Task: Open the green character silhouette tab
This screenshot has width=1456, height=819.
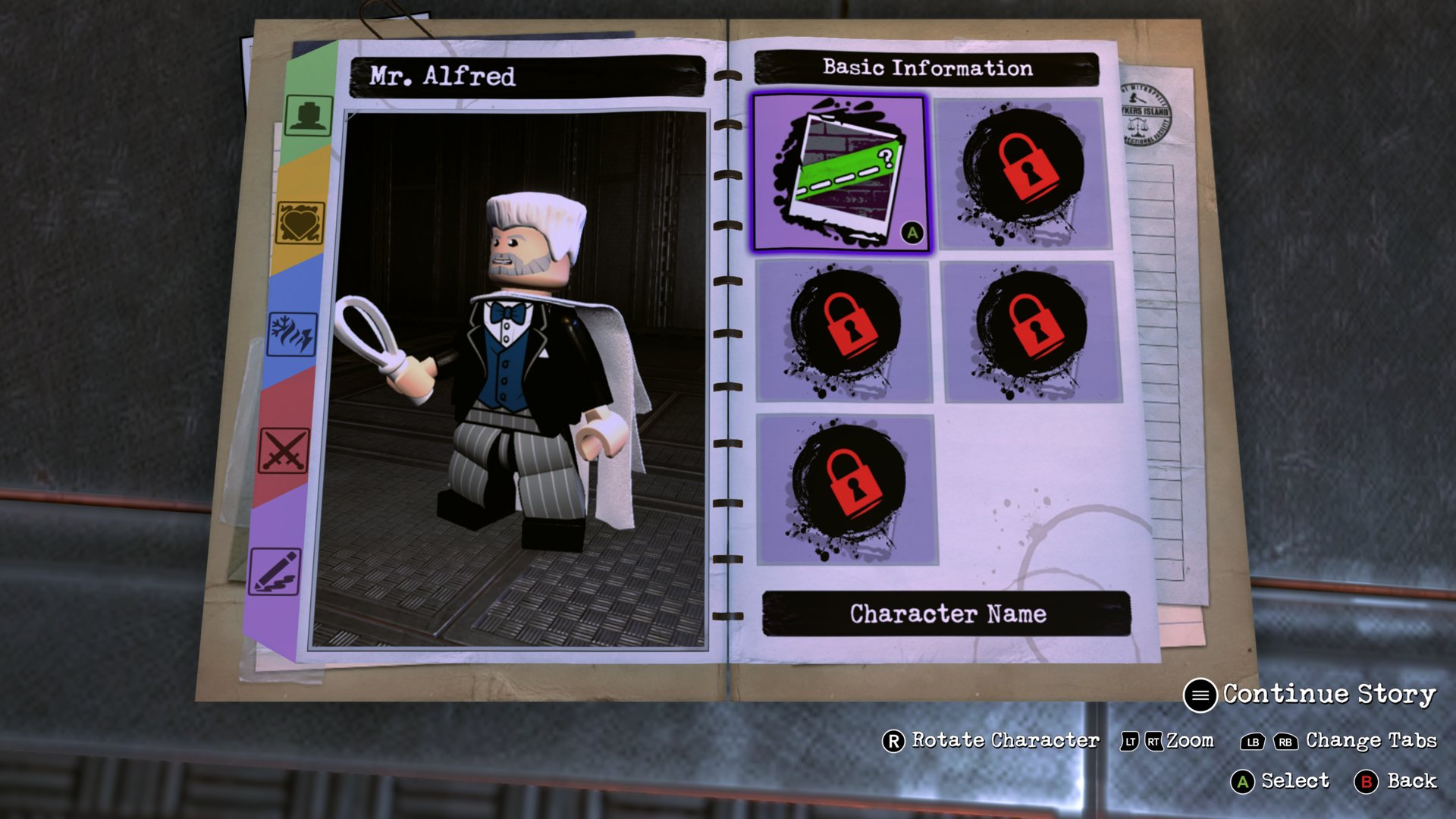Action: click(308, 116)
